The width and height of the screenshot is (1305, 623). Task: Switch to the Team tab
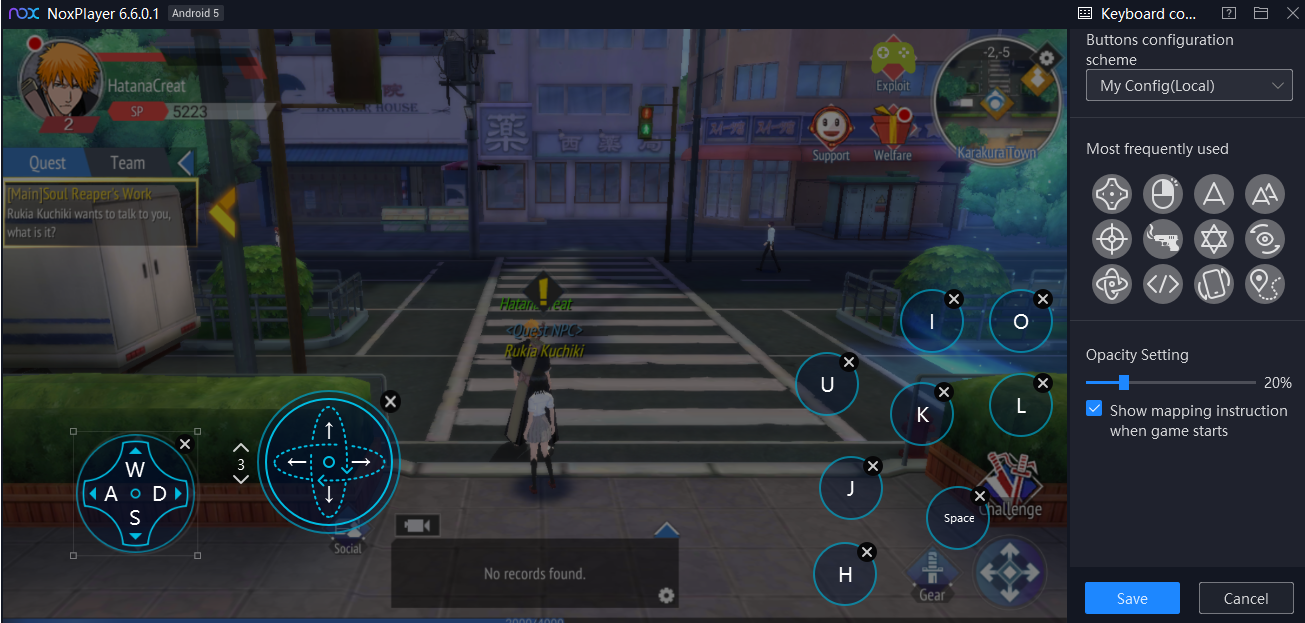127,163
